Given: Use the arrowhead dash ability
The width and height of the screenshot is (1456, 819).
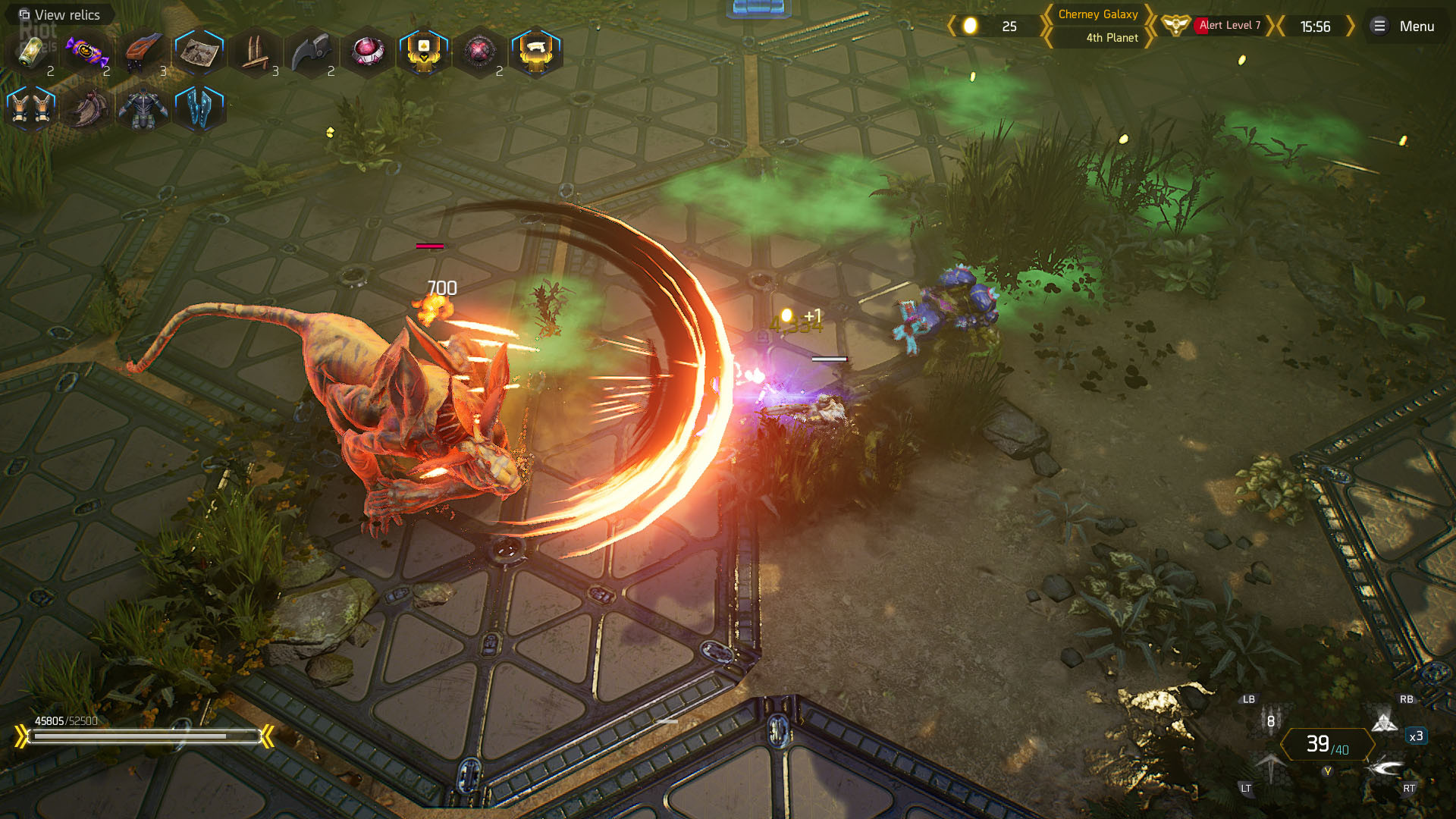Looking at the screenshot, I should point(1271,767).
